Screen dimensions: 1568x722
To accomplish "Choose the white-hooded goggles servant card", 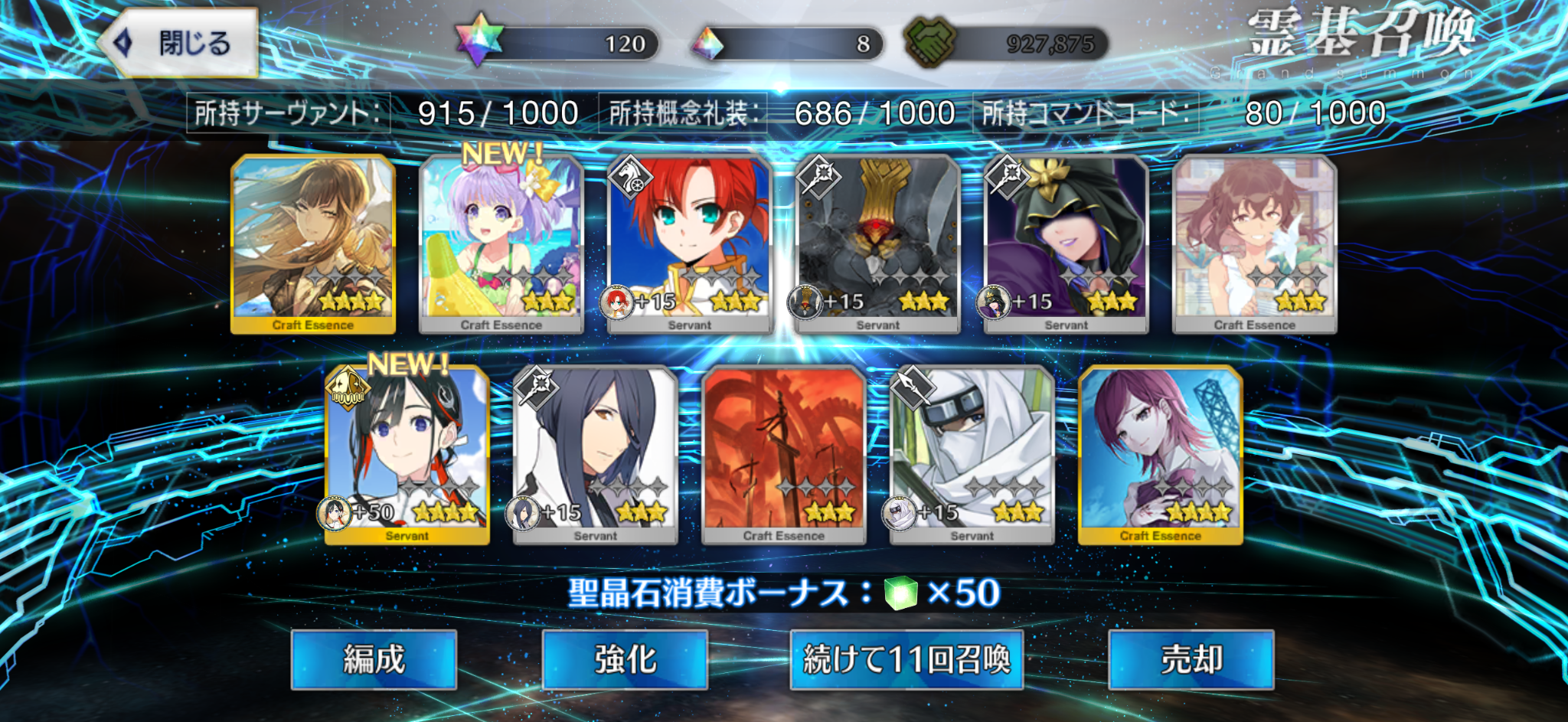I will pos(972,455).
